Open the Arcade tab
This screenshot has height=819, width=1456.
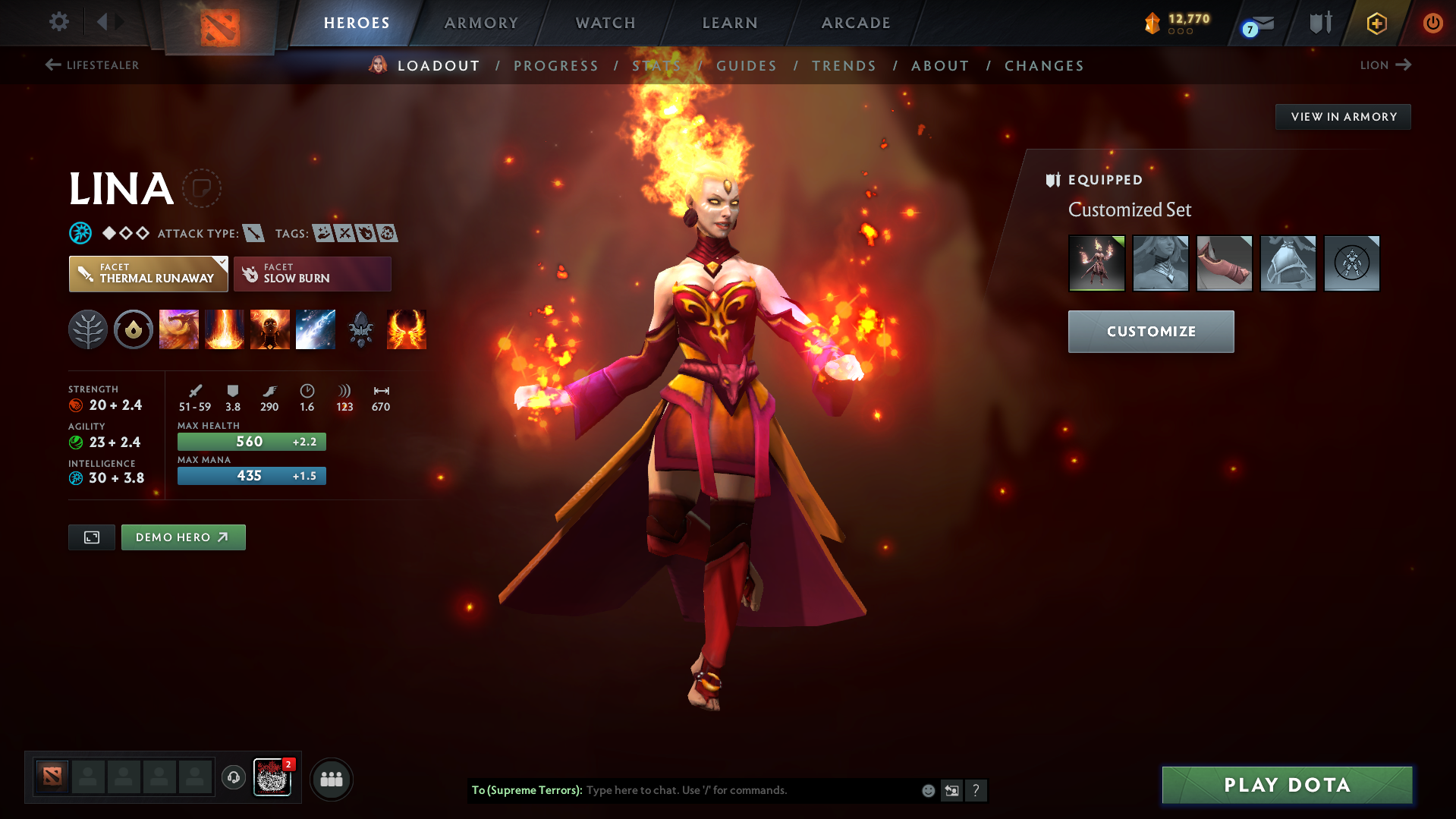(856, 23)
